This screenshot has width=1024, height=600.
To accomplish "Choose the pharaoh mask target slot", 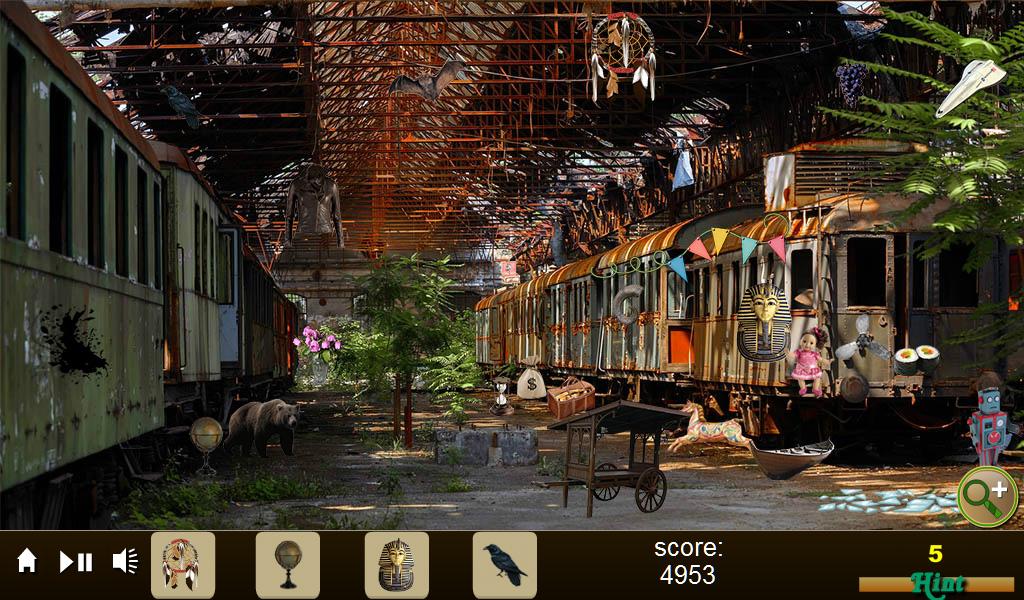I will tap(397, 565).
